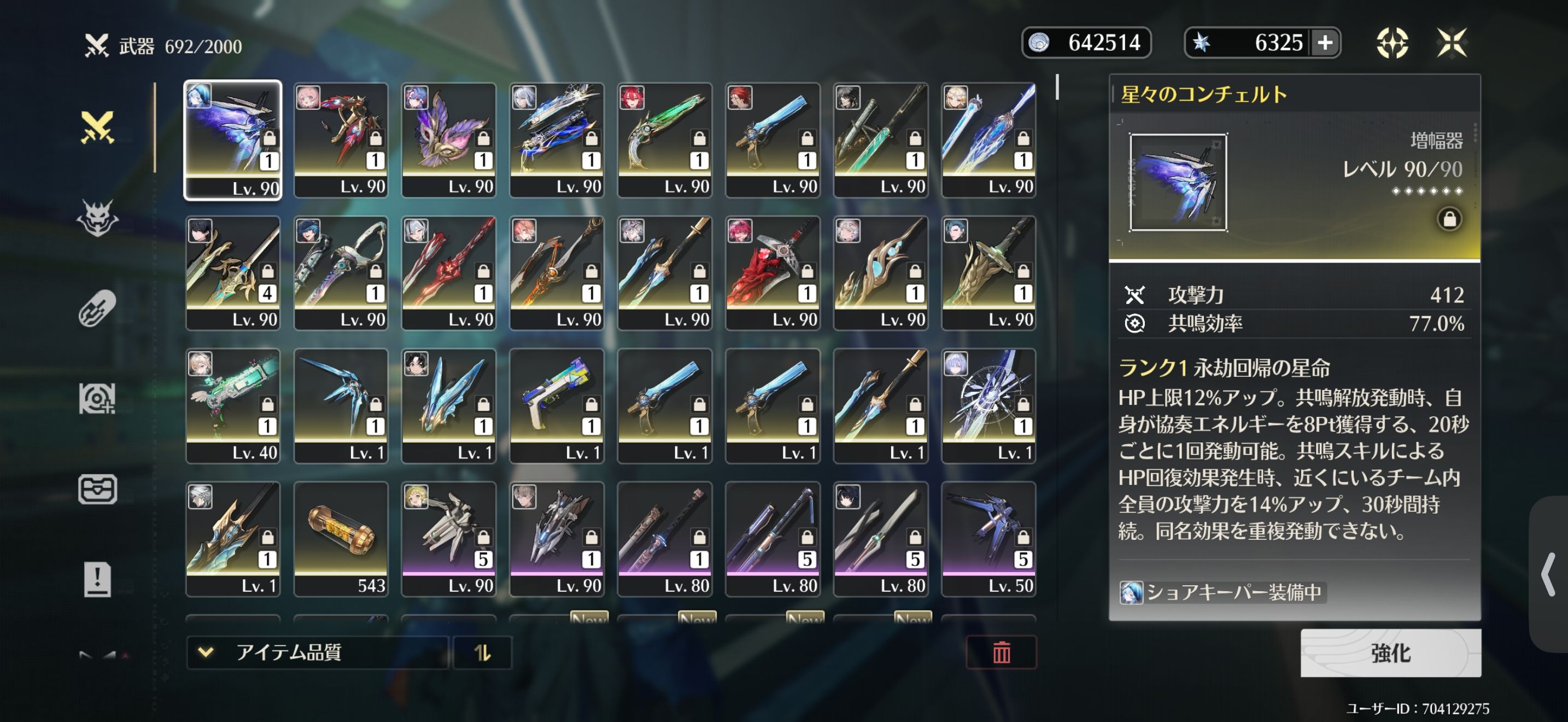Open the circular compass icon near Astrite

(x=1392, y=43)
